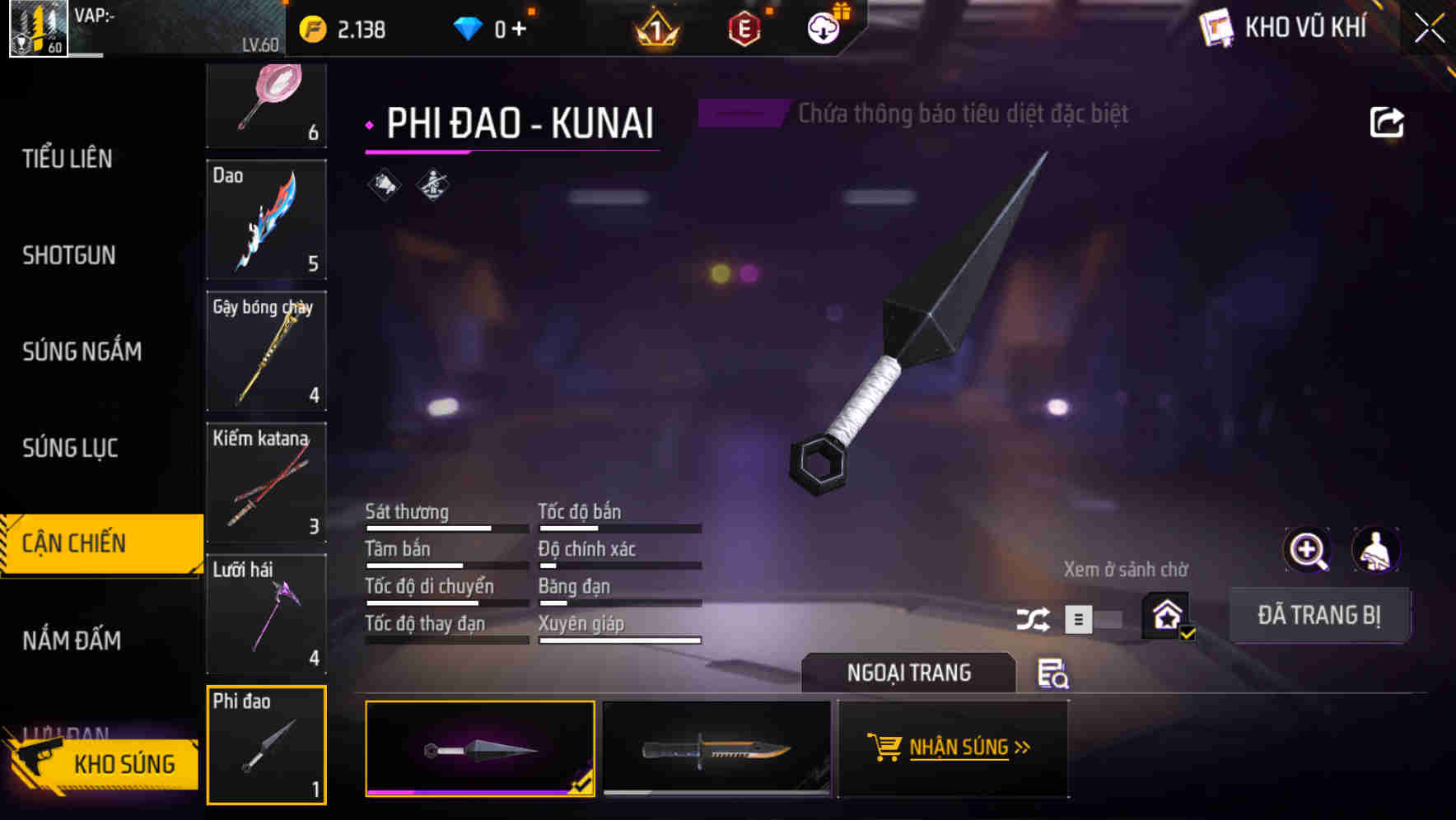1456x820 pixels.
Task: Click the ĐÃ TRANG BỊ button
Action: coord(1319,615)
